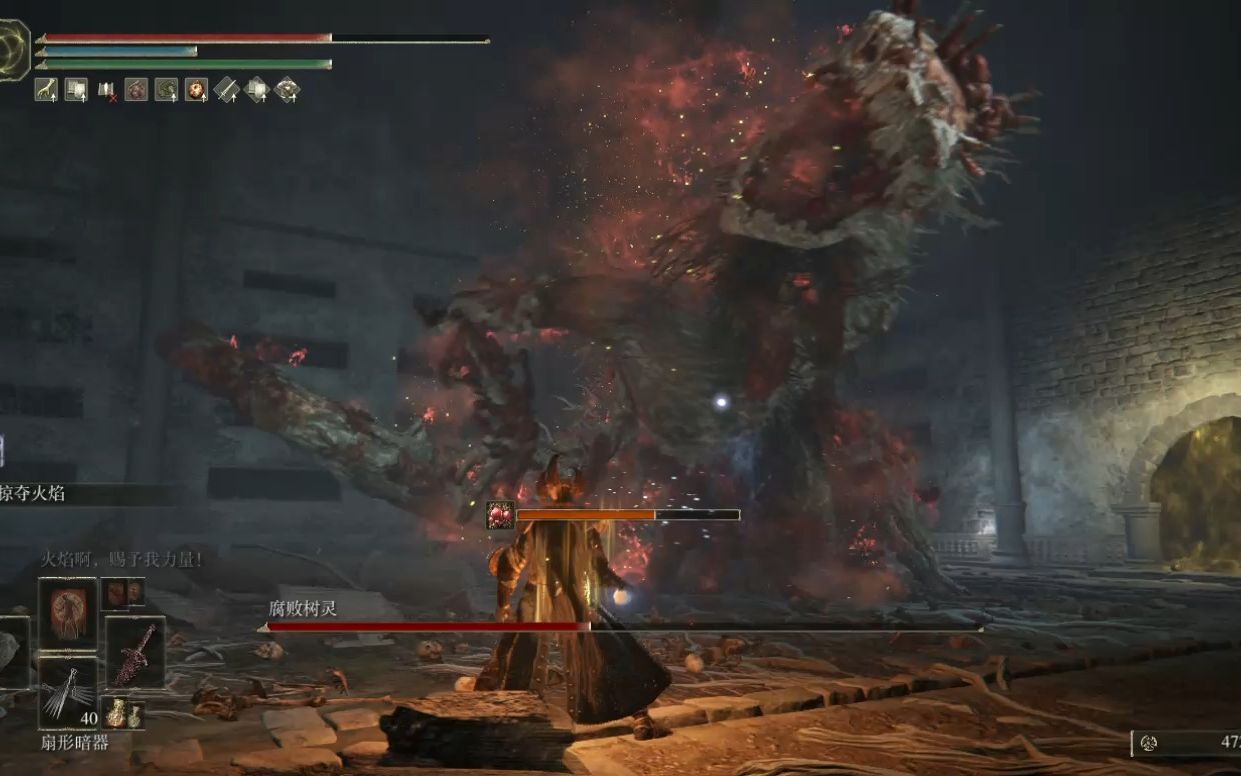Click the red-crossed debuff status icon
This screenshot has width=1241, height=776.
(106, 90)
